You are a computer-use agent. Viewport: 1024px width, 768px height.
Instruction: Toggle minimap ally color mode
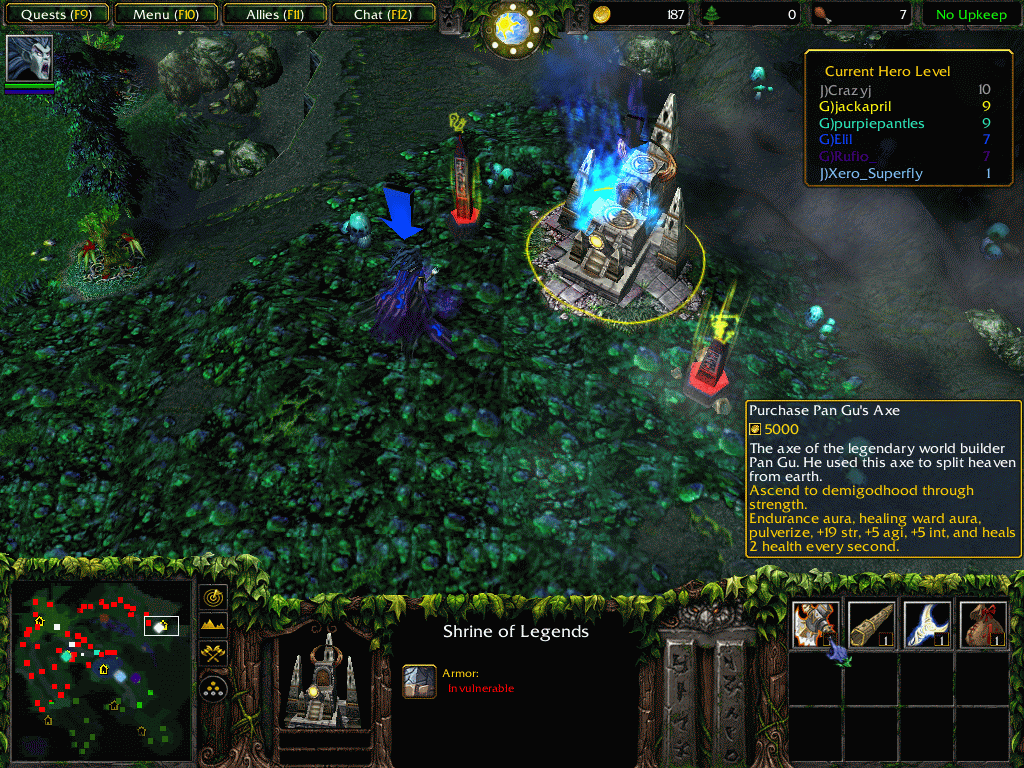(213, 653)
